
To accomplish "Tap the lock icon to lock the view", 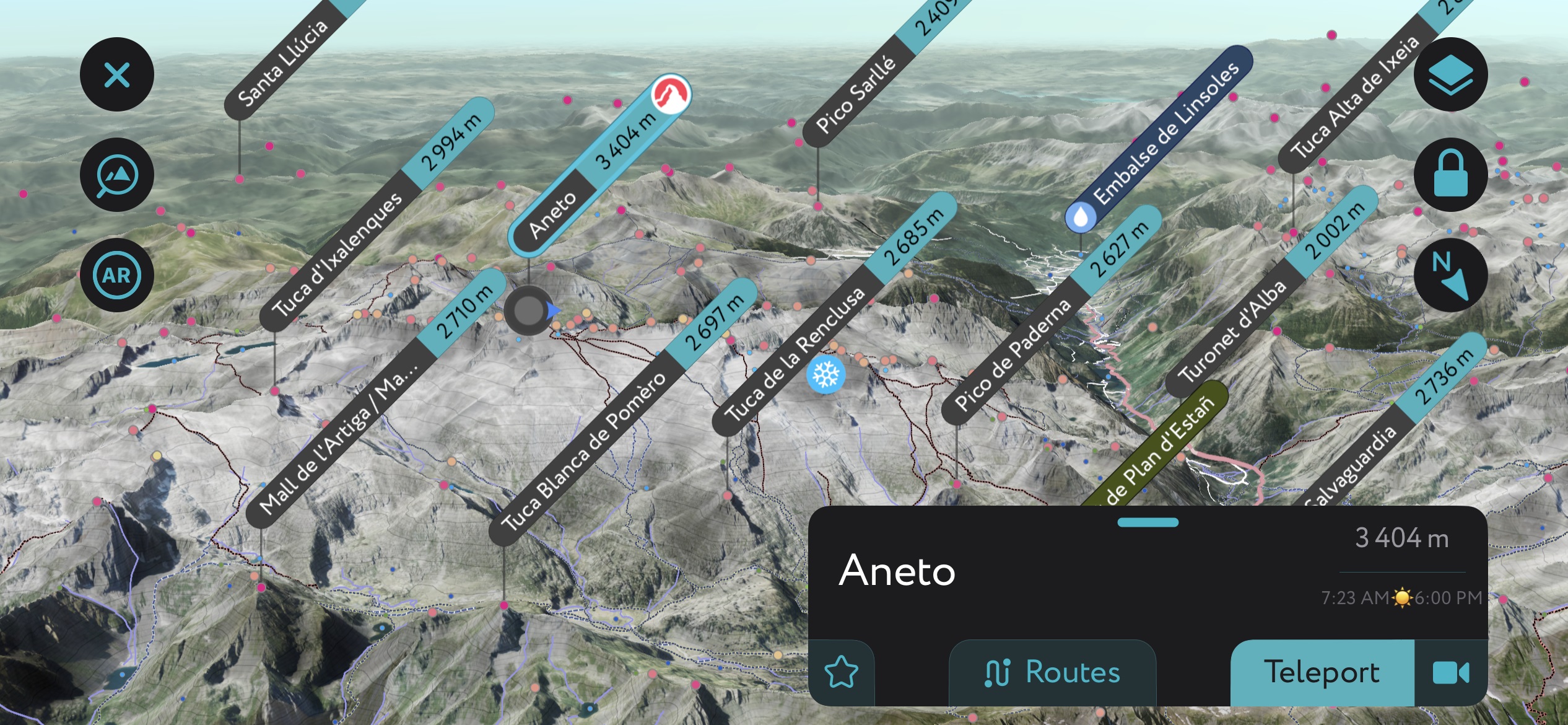I will pyautogui.click(x=1451, y=174).
